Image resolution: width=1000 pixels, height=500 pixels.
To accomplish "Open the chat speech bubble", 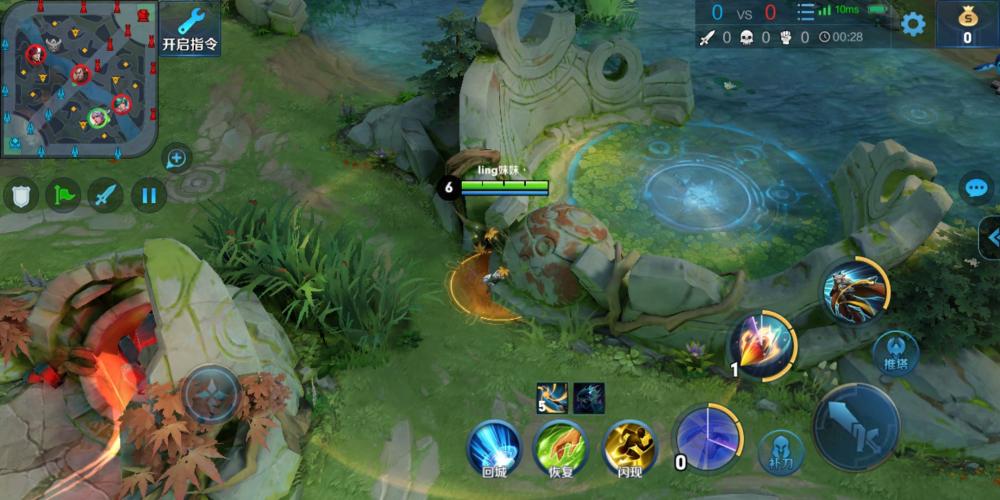I will click(x=975, y=188).
